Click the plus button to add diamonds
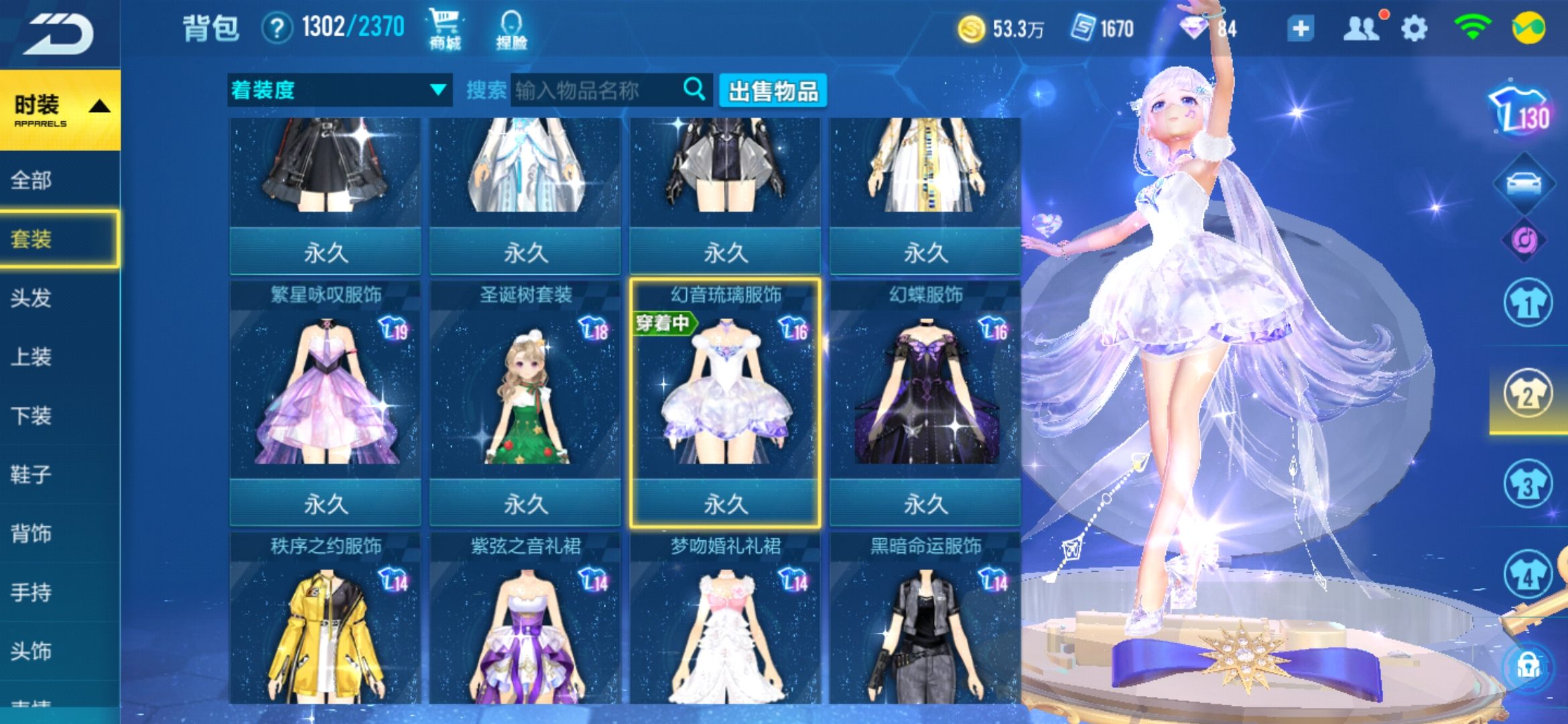 click(x=1300, y=29)
